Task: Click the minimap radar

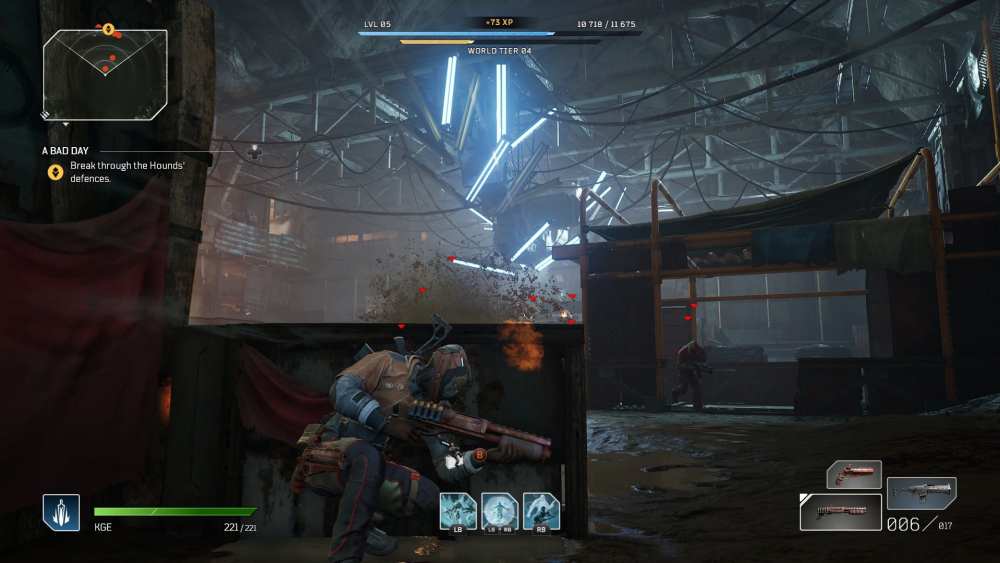Action: tap(105, 74)
